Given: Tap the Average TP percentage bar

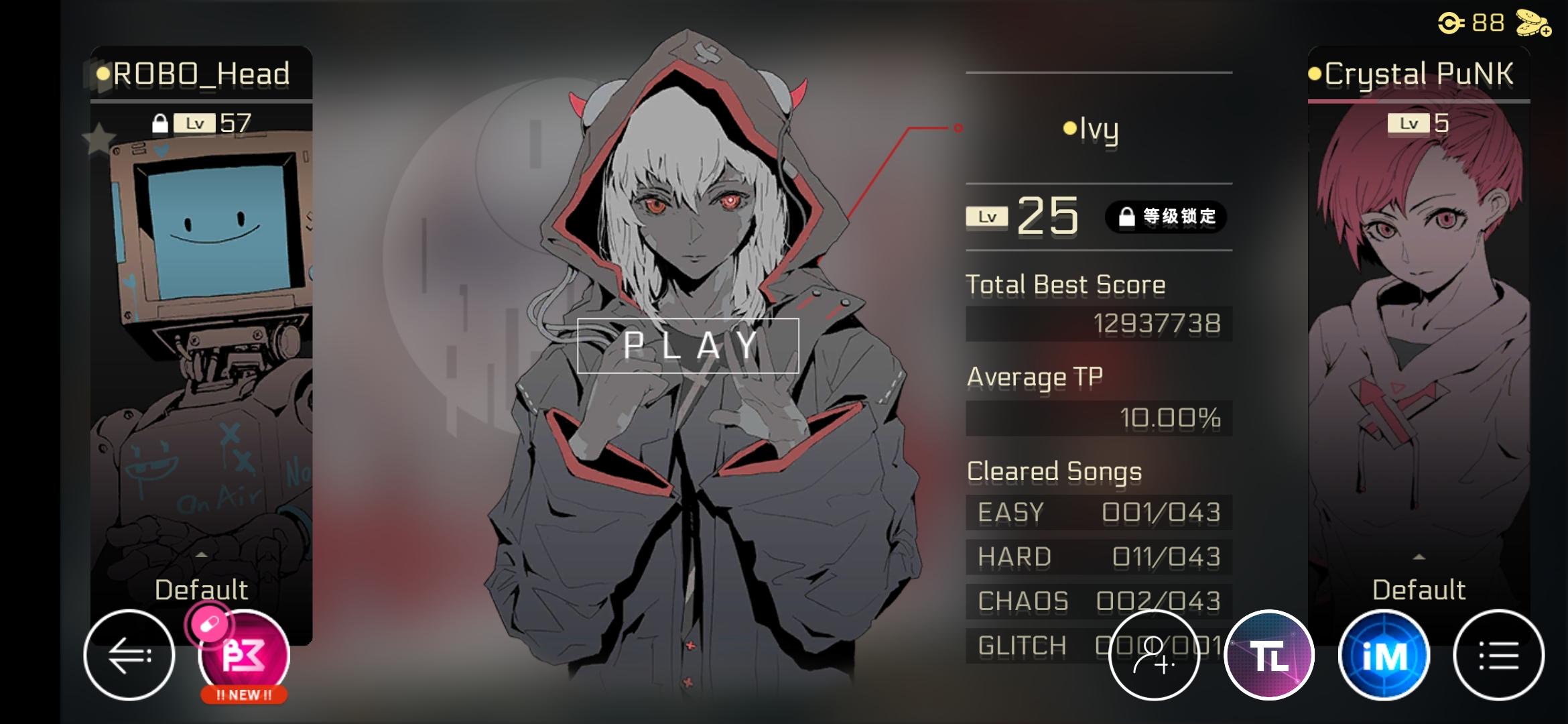Looking at the screenshot, I should [1099, 418].
